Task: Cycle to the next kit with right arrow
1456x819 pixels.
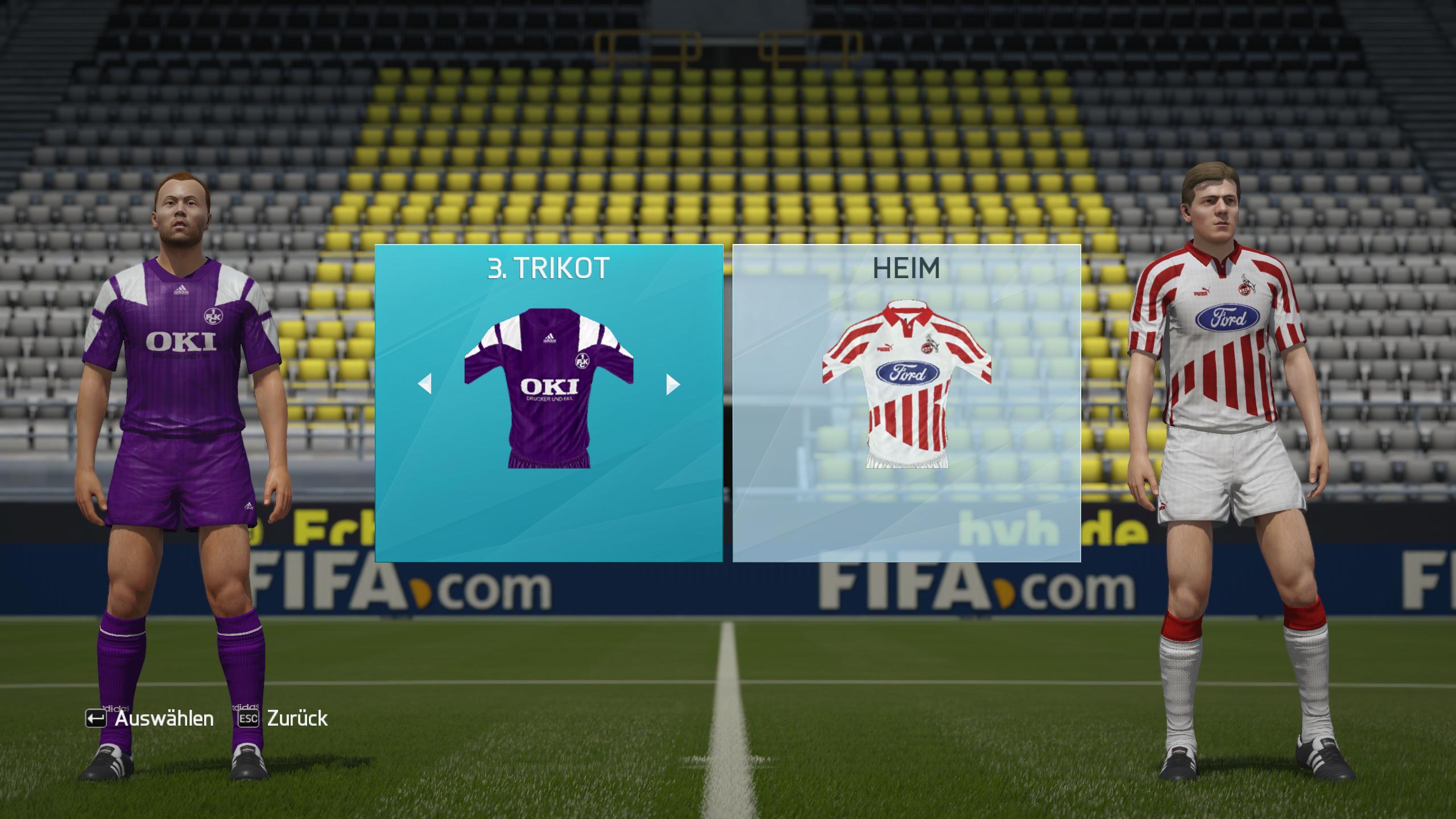Action: (x=673, y=384)
